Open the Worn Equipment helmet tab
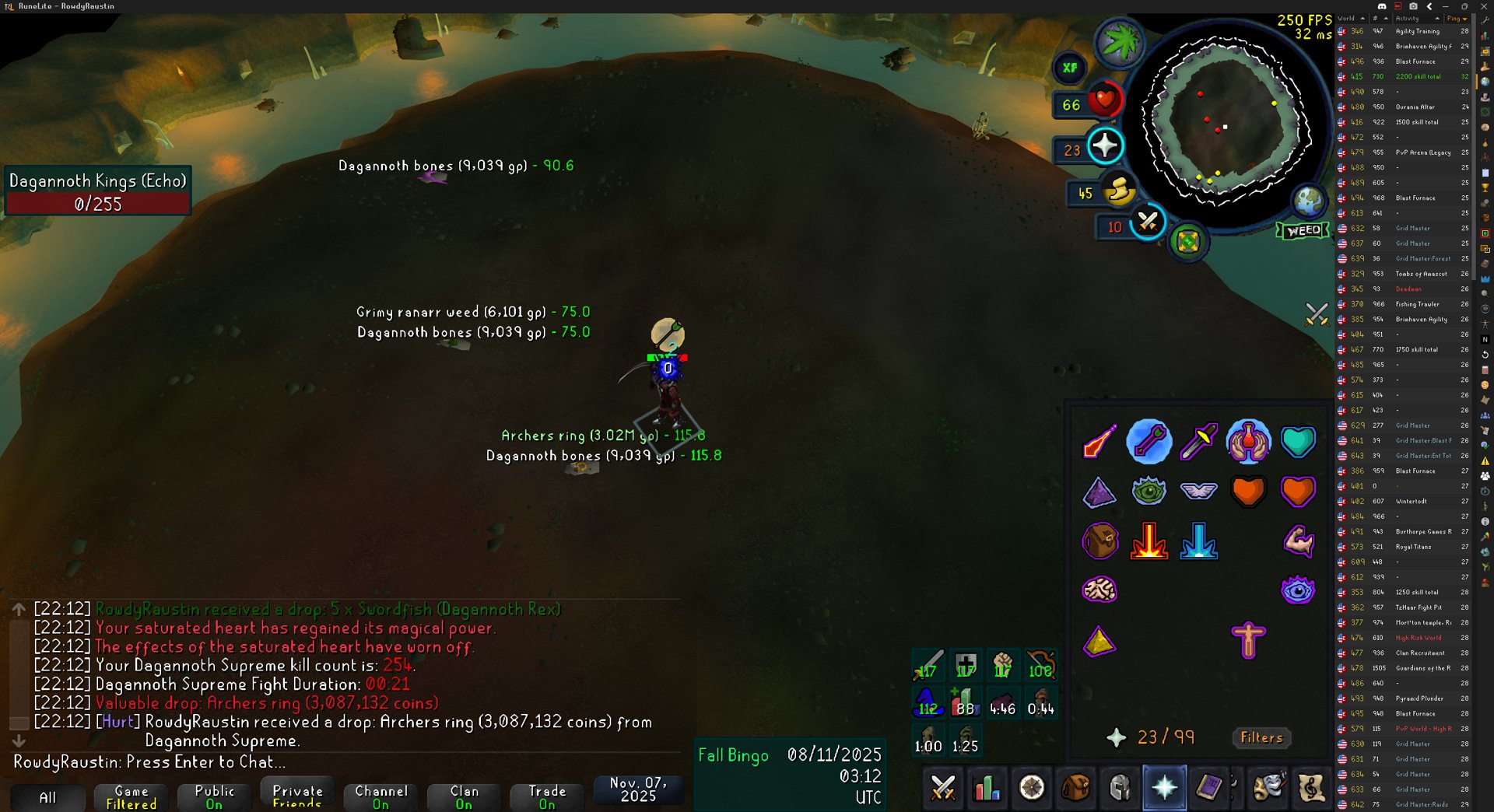The height and width of the screenshot is (812, 1494). click(x=1120, y=789)
